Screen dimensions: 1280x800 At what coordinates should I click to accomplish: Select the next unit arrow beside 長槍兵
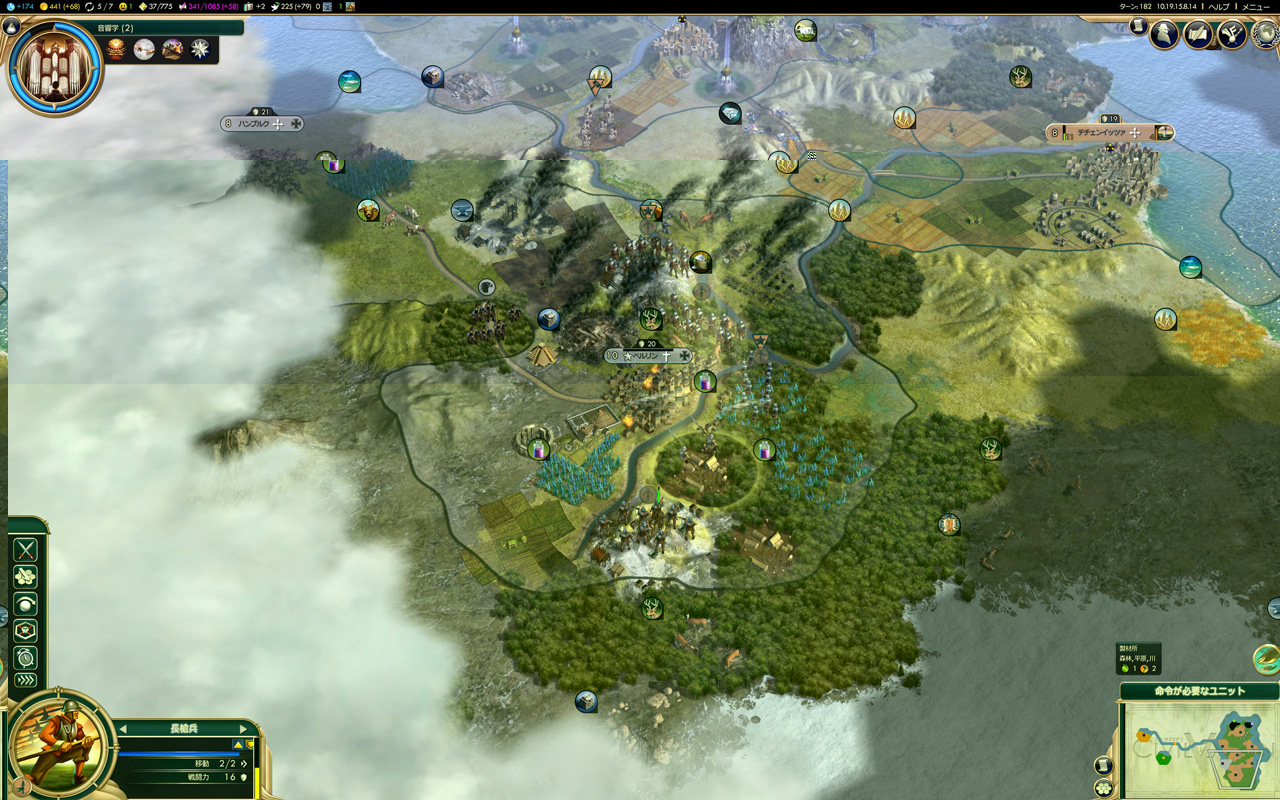click(243, 729)
